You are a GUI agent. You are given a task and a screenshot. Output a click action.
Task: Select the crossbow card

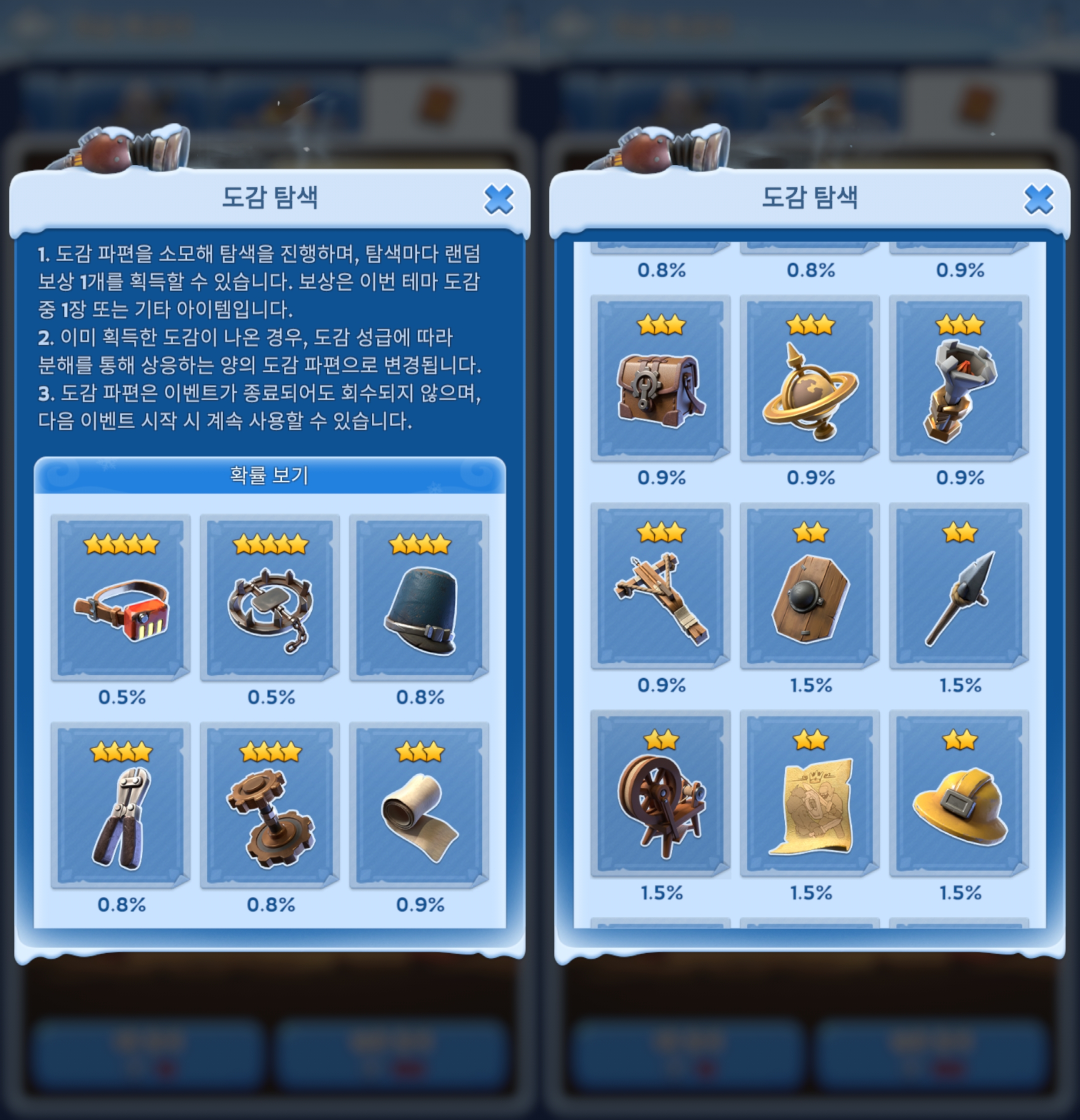pyautogui.click(x=660, y=586)
